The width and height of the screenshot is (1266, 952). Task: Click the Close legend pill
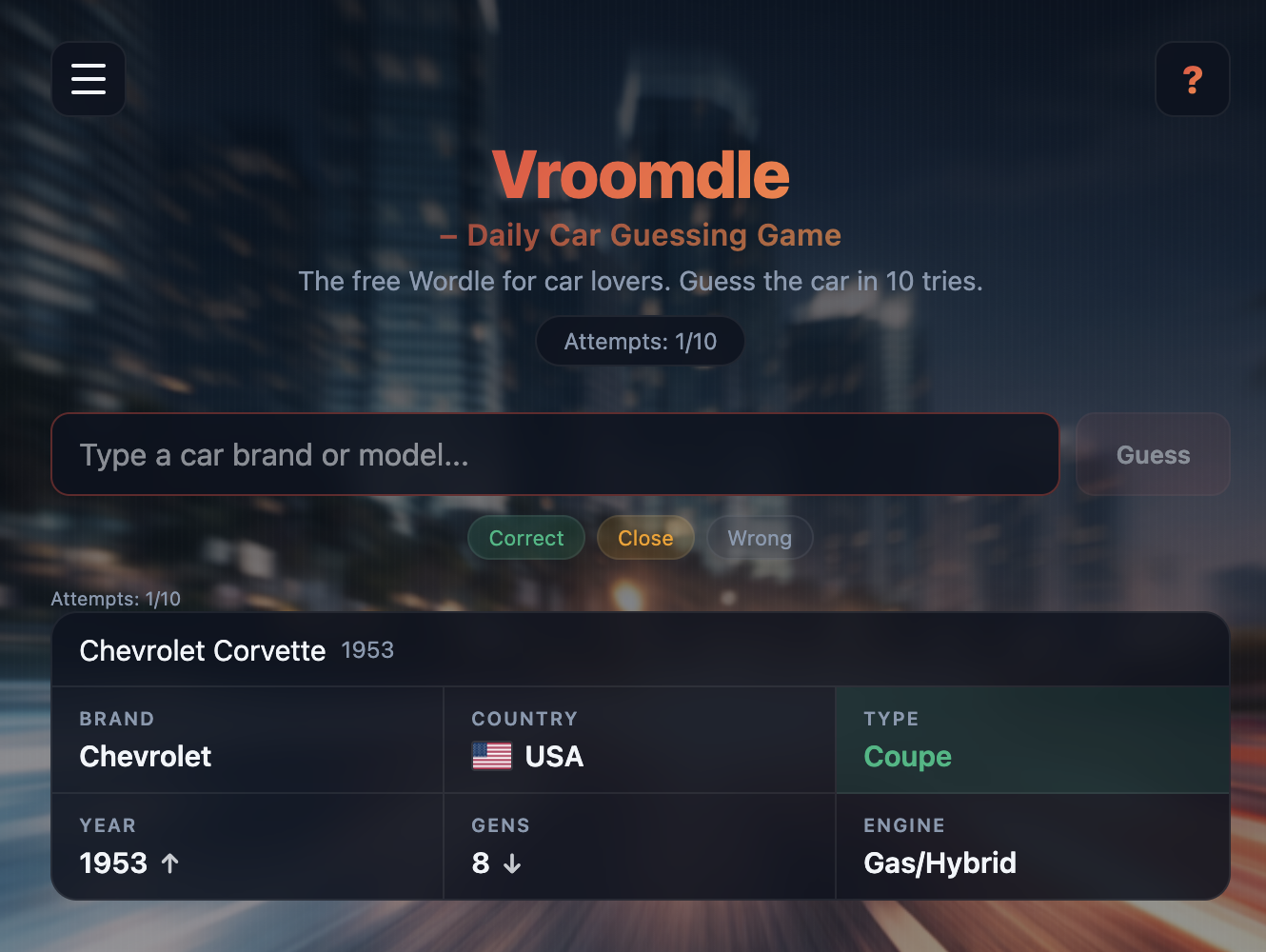point(645,538)
